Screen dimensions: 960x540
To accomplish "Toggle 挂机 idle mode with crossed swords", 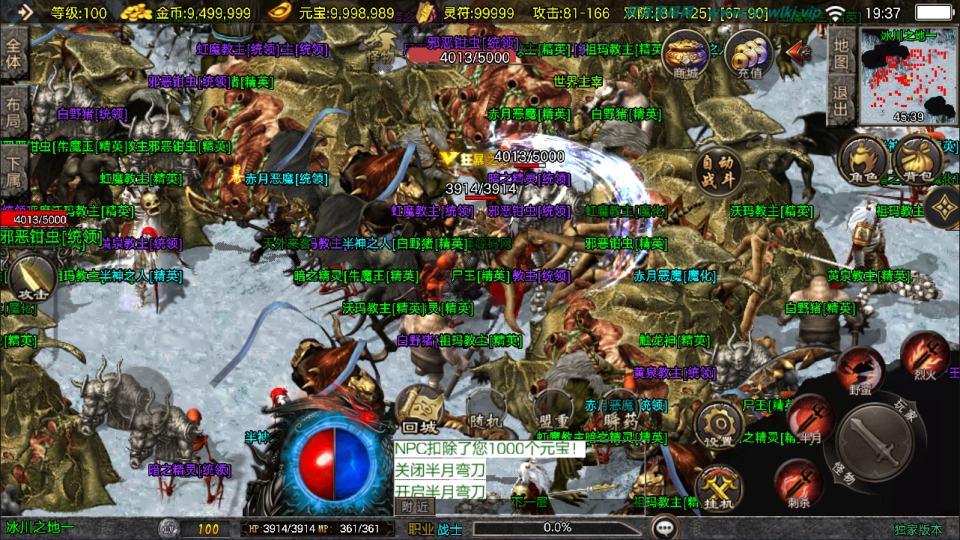I will tap(718, 489).
